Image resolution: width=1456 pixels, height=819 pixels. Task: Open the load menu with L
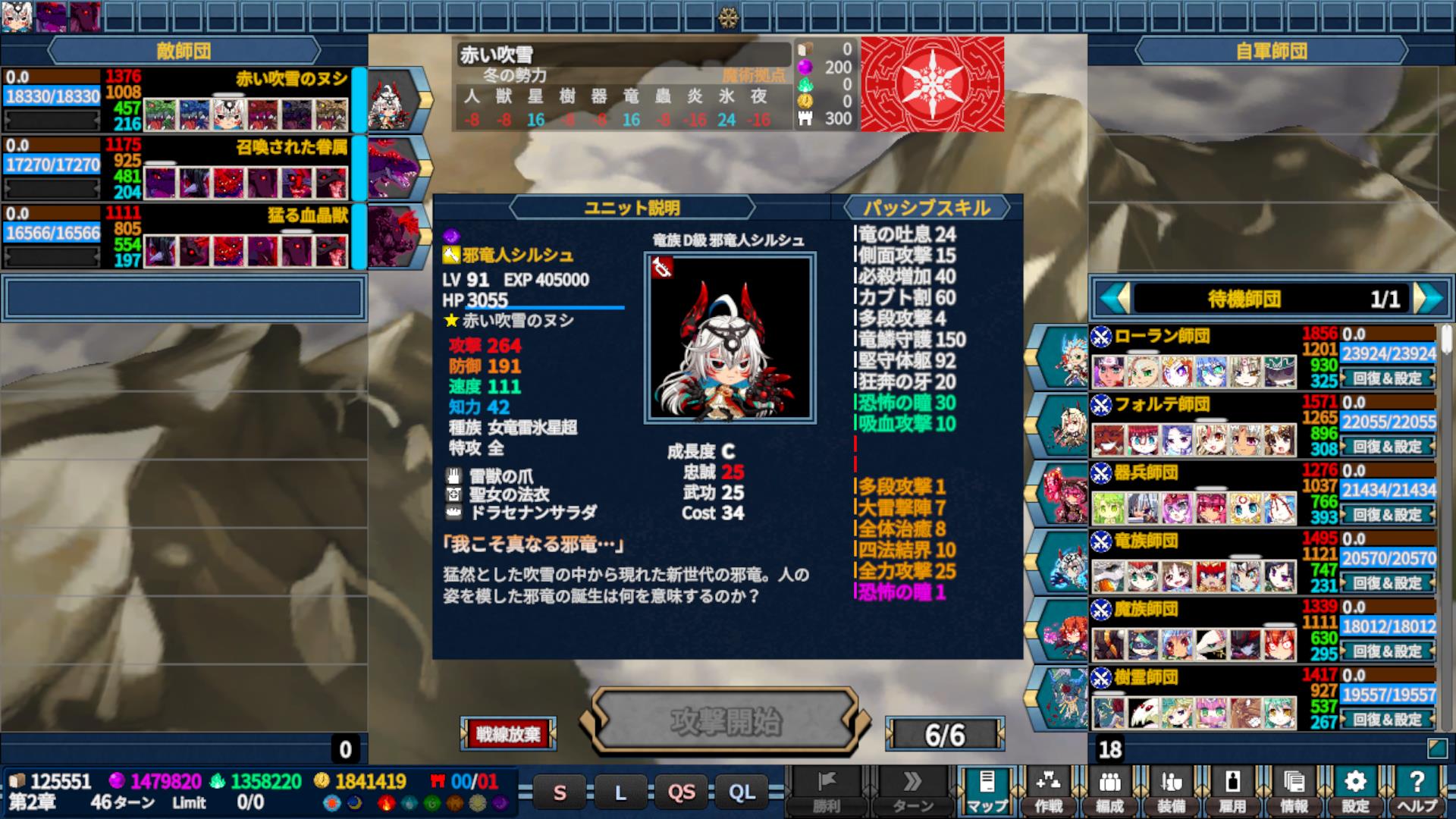pos(620,792)
